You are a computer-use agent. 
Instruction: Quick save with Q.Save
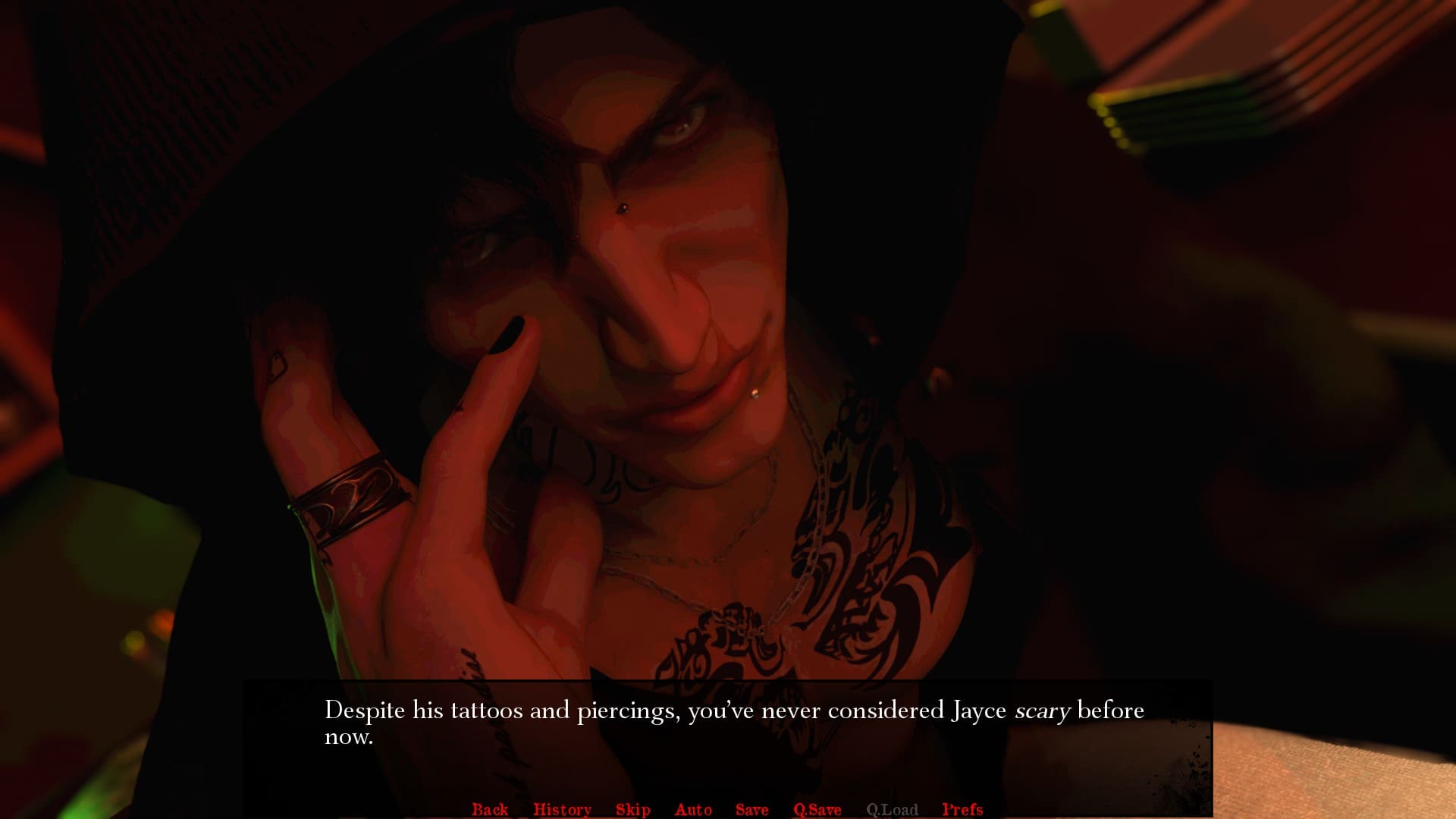tap(817, 809)
